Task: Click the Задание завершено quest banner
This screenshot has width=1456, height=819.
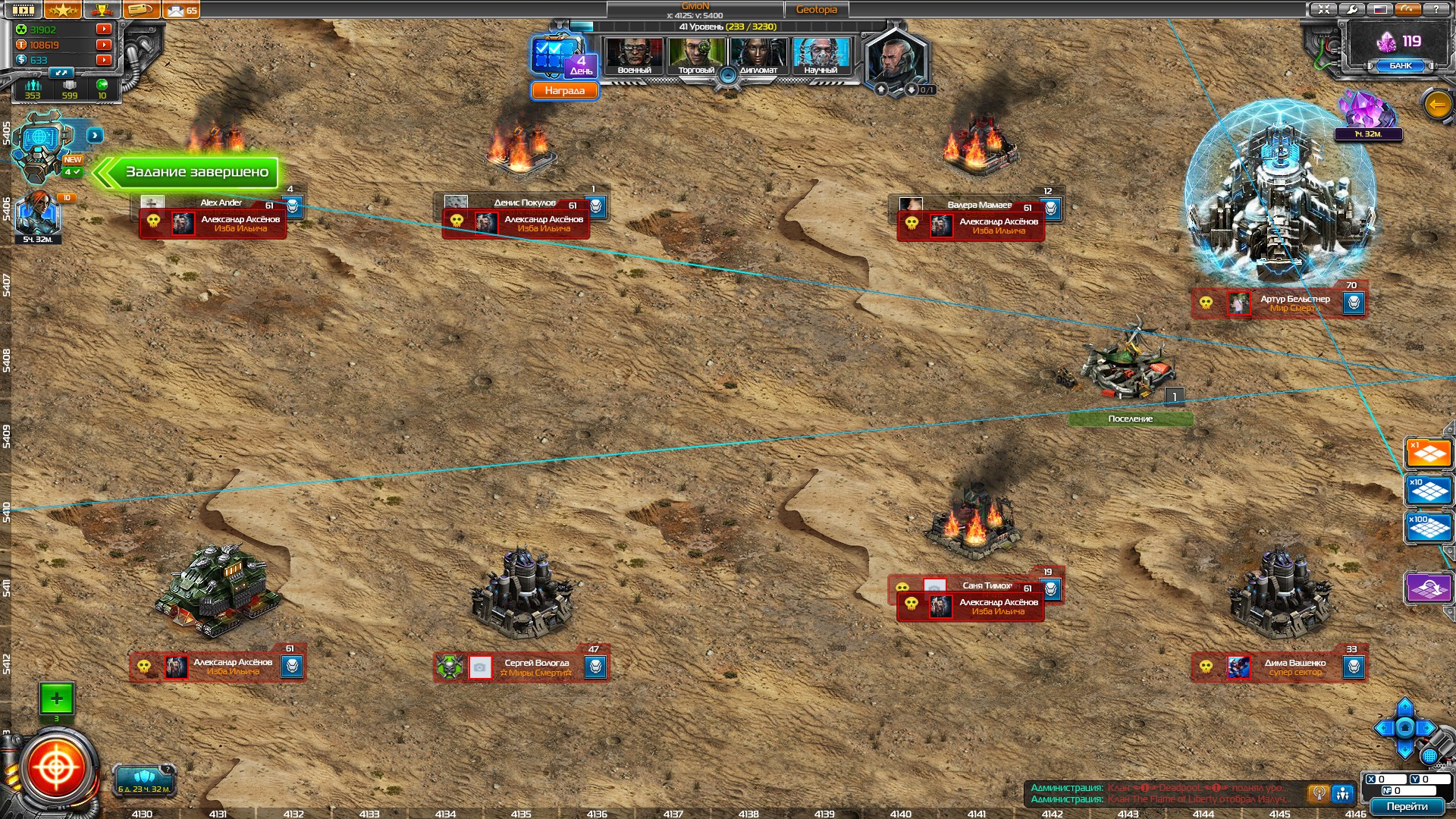Action: click(x=196, y=172)
